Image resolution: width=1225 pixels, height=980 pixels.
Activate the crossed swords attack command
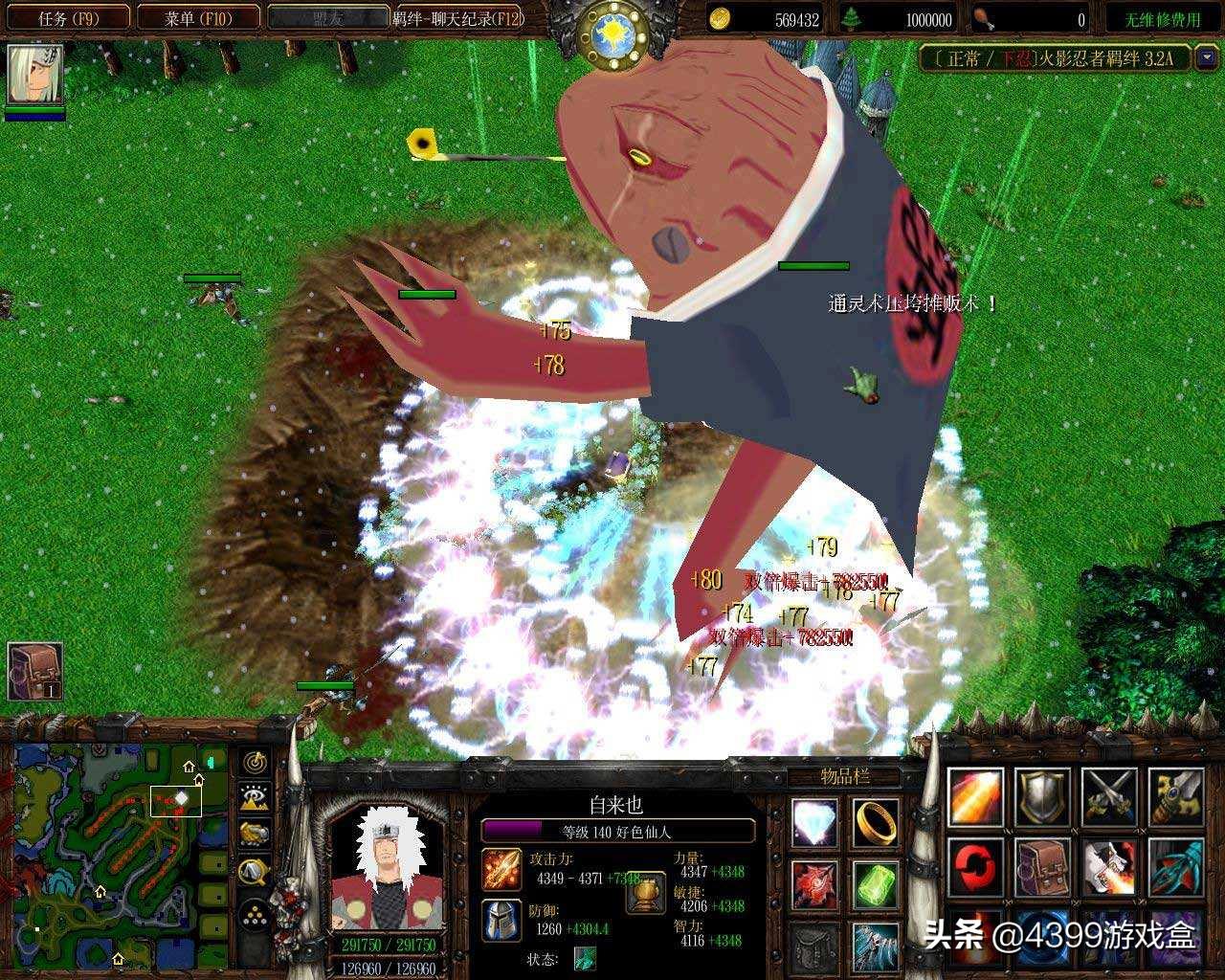(x=1109, y=796)
